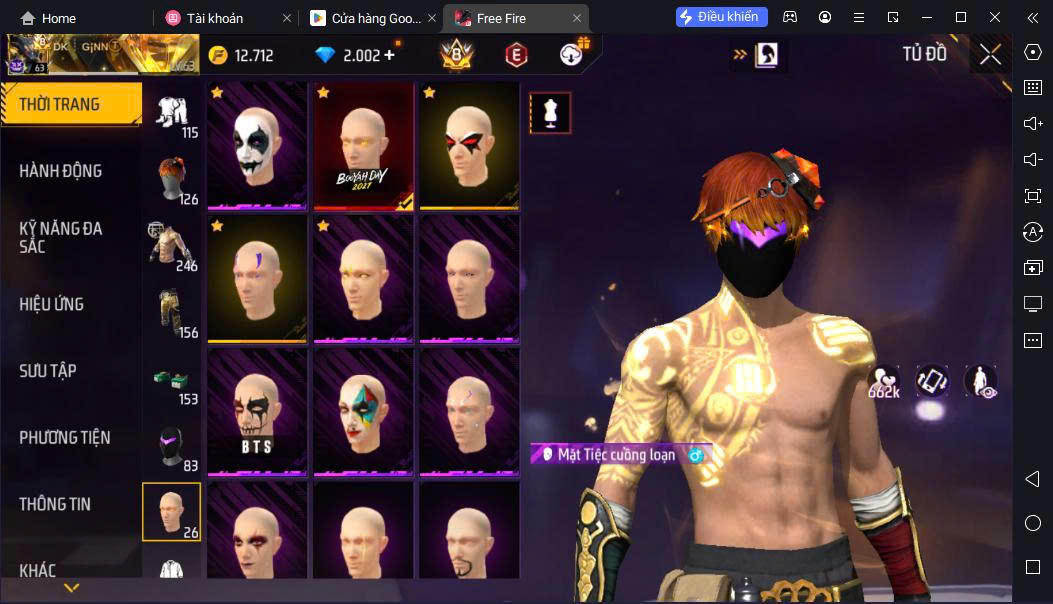Open the mask subcategory with 83 items

point(172,446)
